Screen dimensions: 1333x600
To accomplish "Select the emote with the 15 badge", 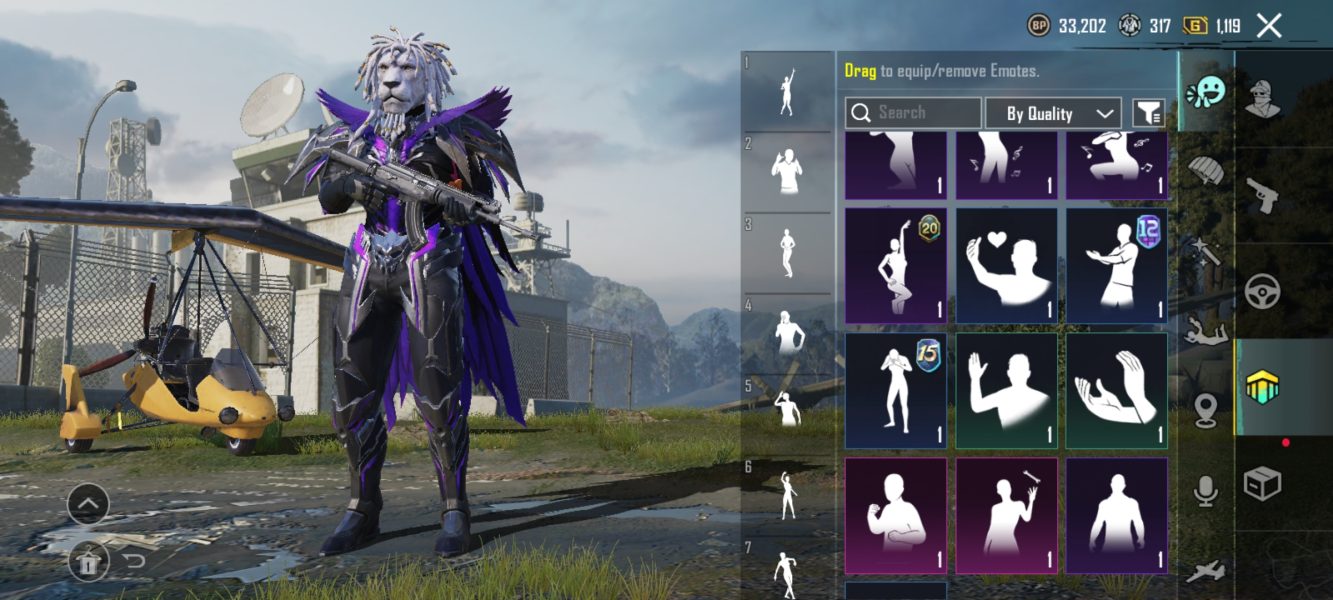I will tap(896, 391).
